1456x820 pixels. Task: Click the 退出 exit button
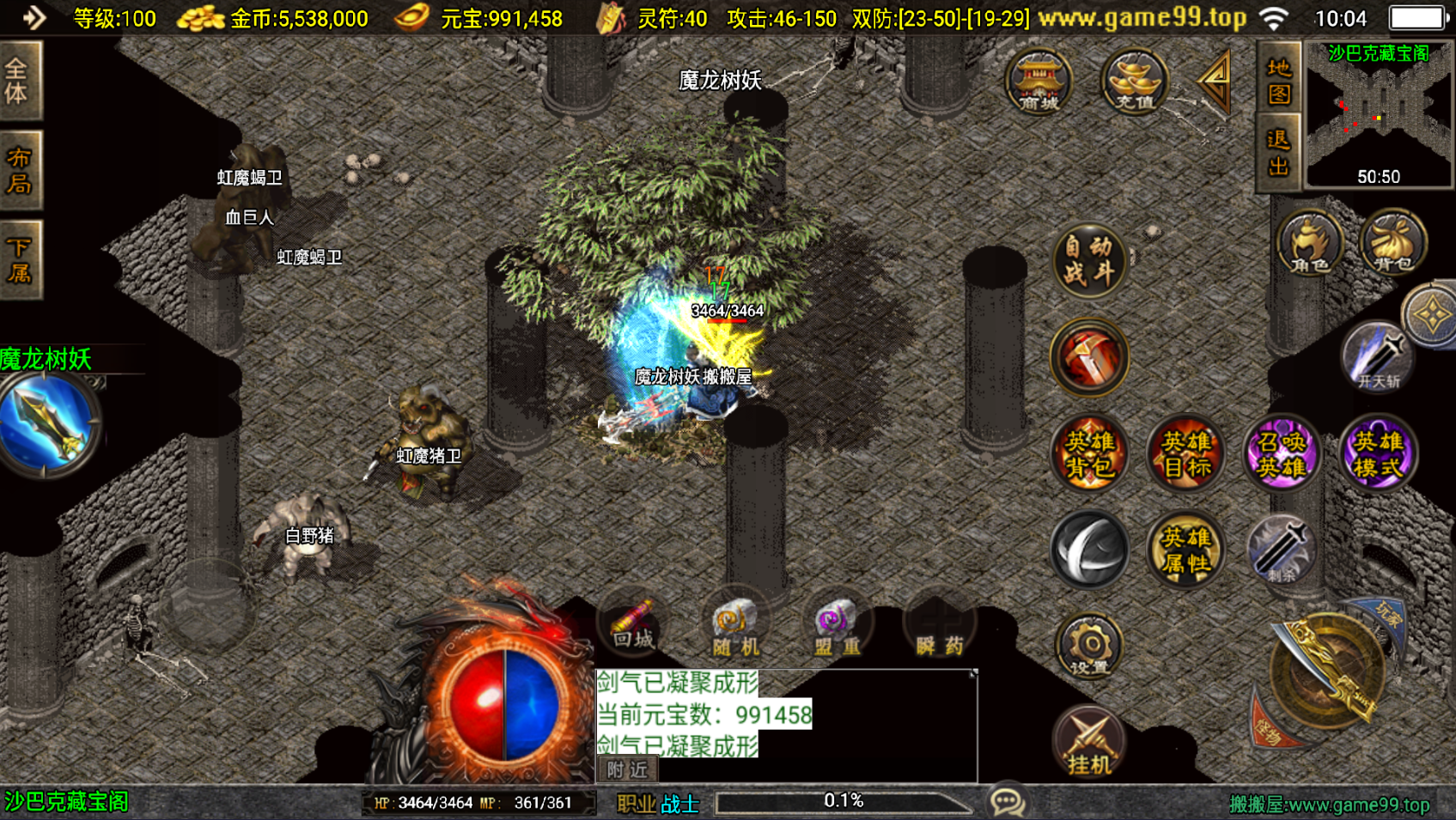click(x=1278, y=153)
